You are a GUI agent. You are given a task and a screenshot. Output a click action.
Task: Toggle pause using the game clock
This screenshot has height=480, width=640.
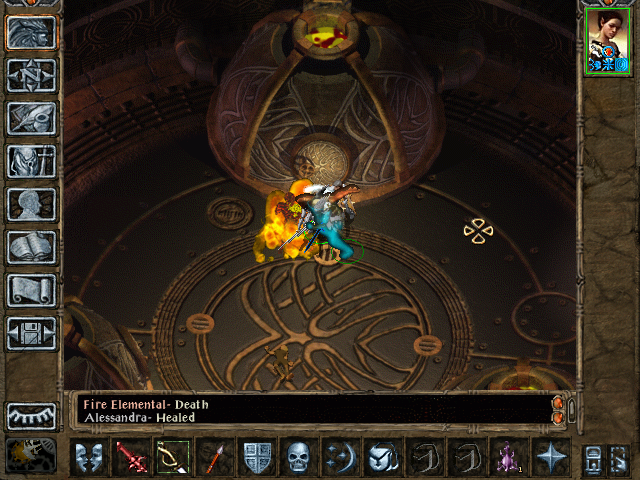31,455
